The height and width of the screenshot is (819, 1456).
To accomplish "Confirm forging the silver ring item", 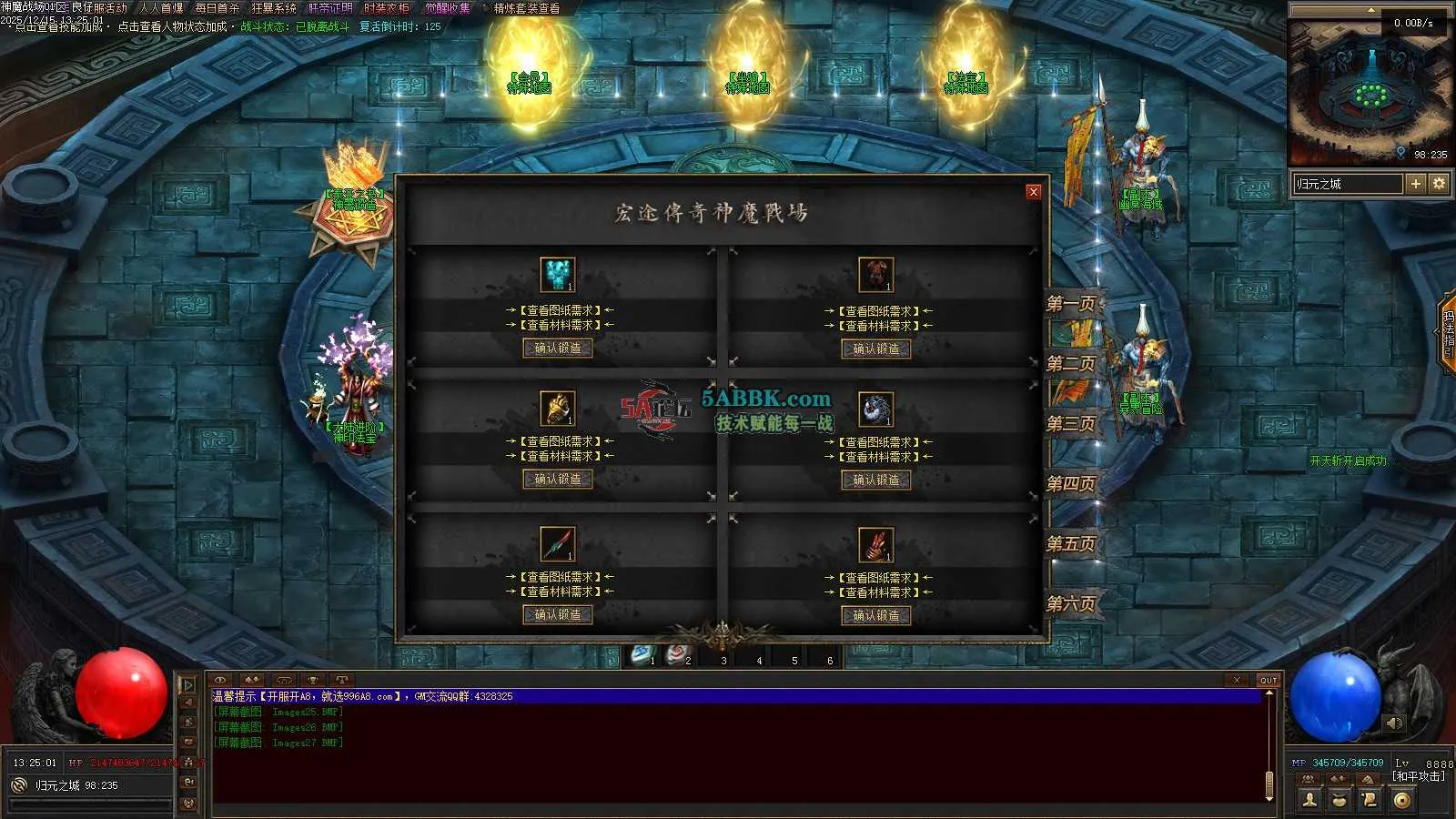I will pyautogui.click(x=876, y=480).
